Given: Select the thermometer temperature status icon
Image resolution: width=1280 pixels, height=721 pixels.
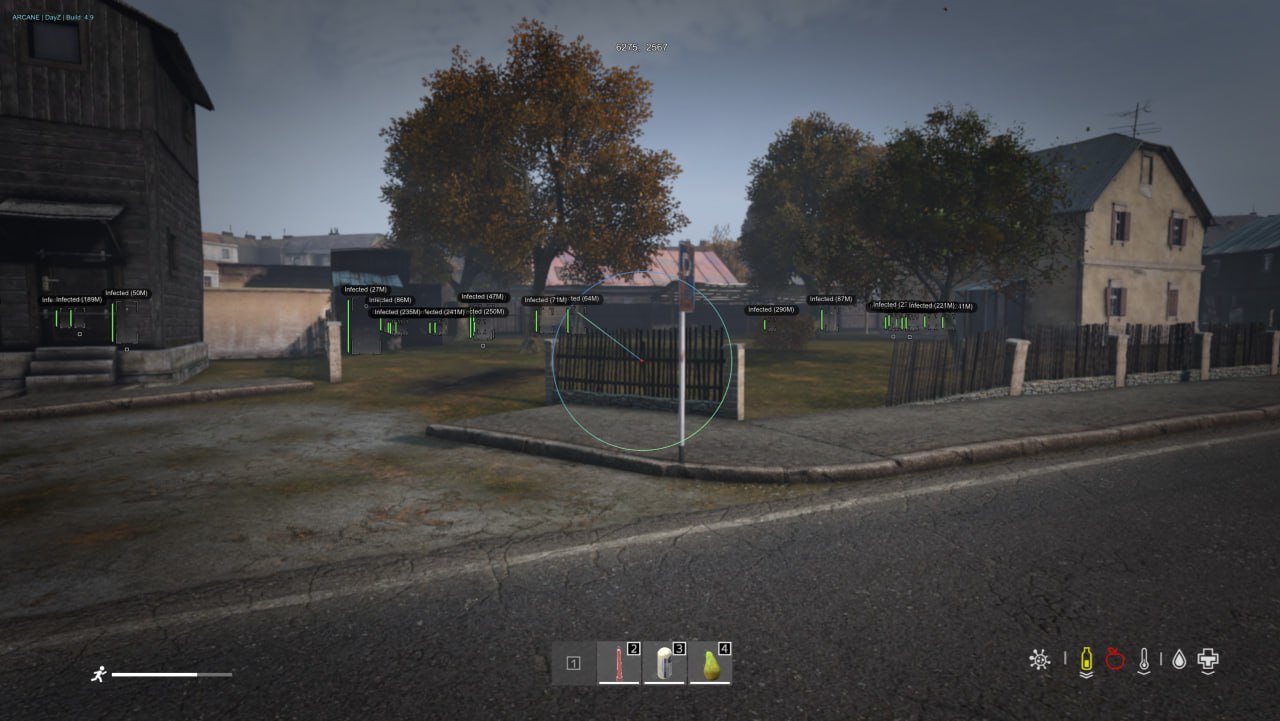Looking at the screenshot, I should (1145, 658).
